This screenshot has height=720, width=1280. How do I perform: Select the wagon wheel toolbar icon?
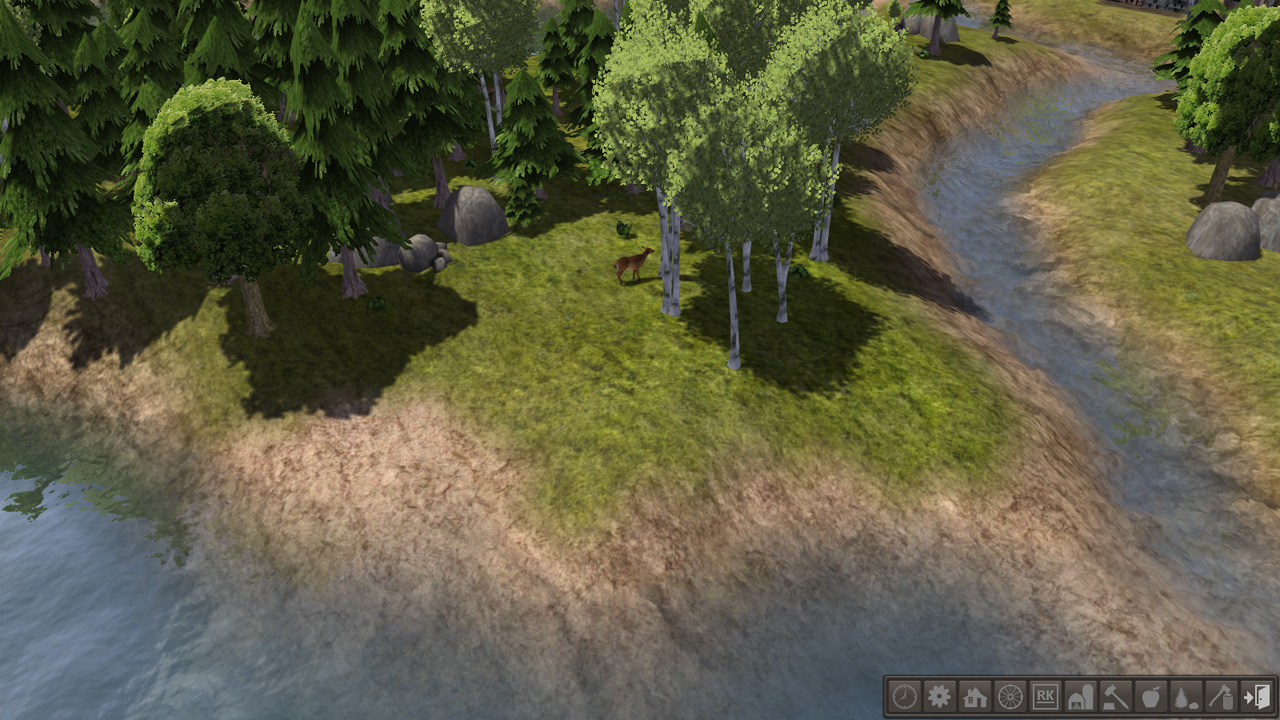point(1010,696)
